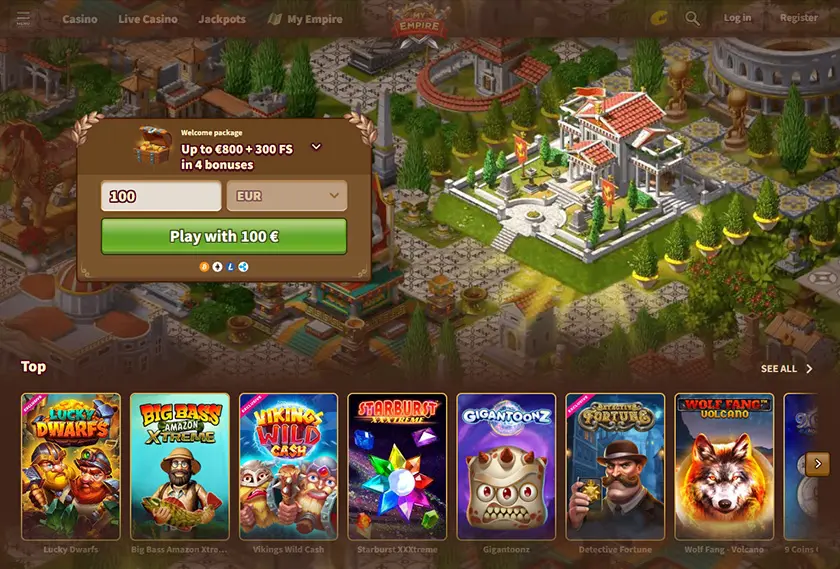Show next games with the carousel arrow
The height and width of the screenshot is (569, 840).
click(x=818, y=463)
